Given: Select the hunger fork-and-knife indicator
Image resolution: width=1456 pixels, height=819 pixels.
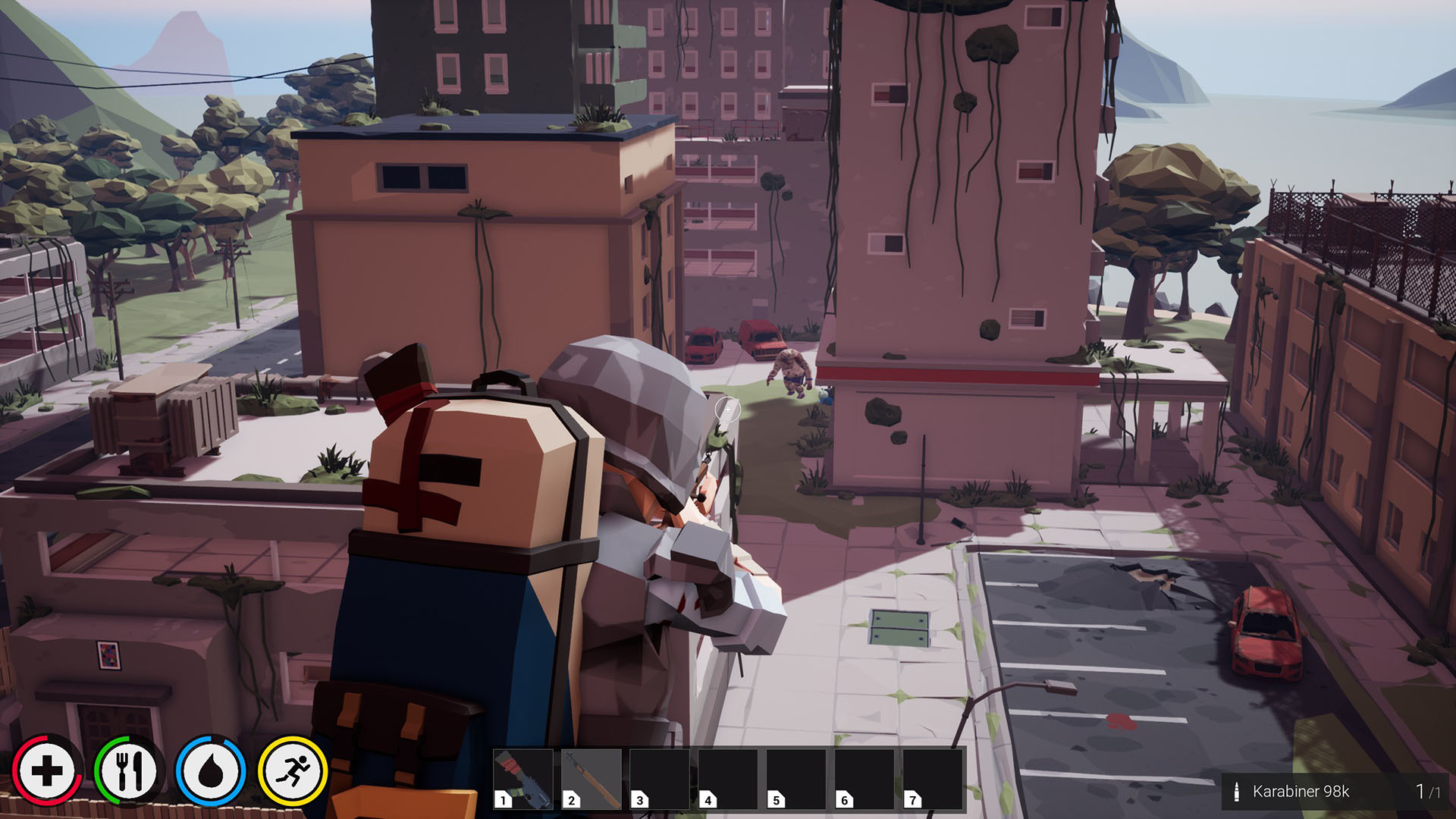Looking at the screenshot, I should click(x=130, y=769).
